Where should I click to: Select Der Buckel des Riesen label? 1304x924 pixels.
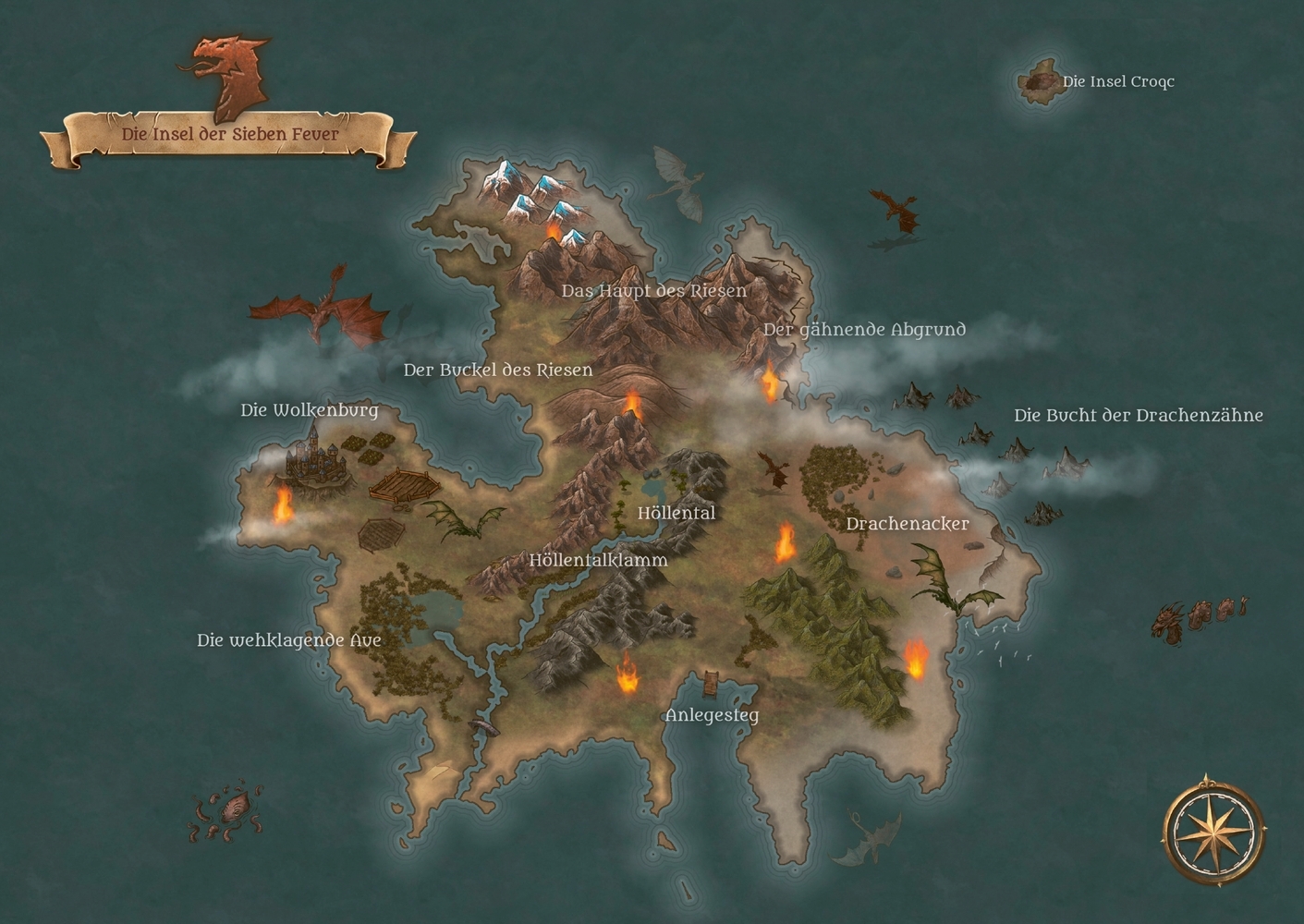coord(498,371)
